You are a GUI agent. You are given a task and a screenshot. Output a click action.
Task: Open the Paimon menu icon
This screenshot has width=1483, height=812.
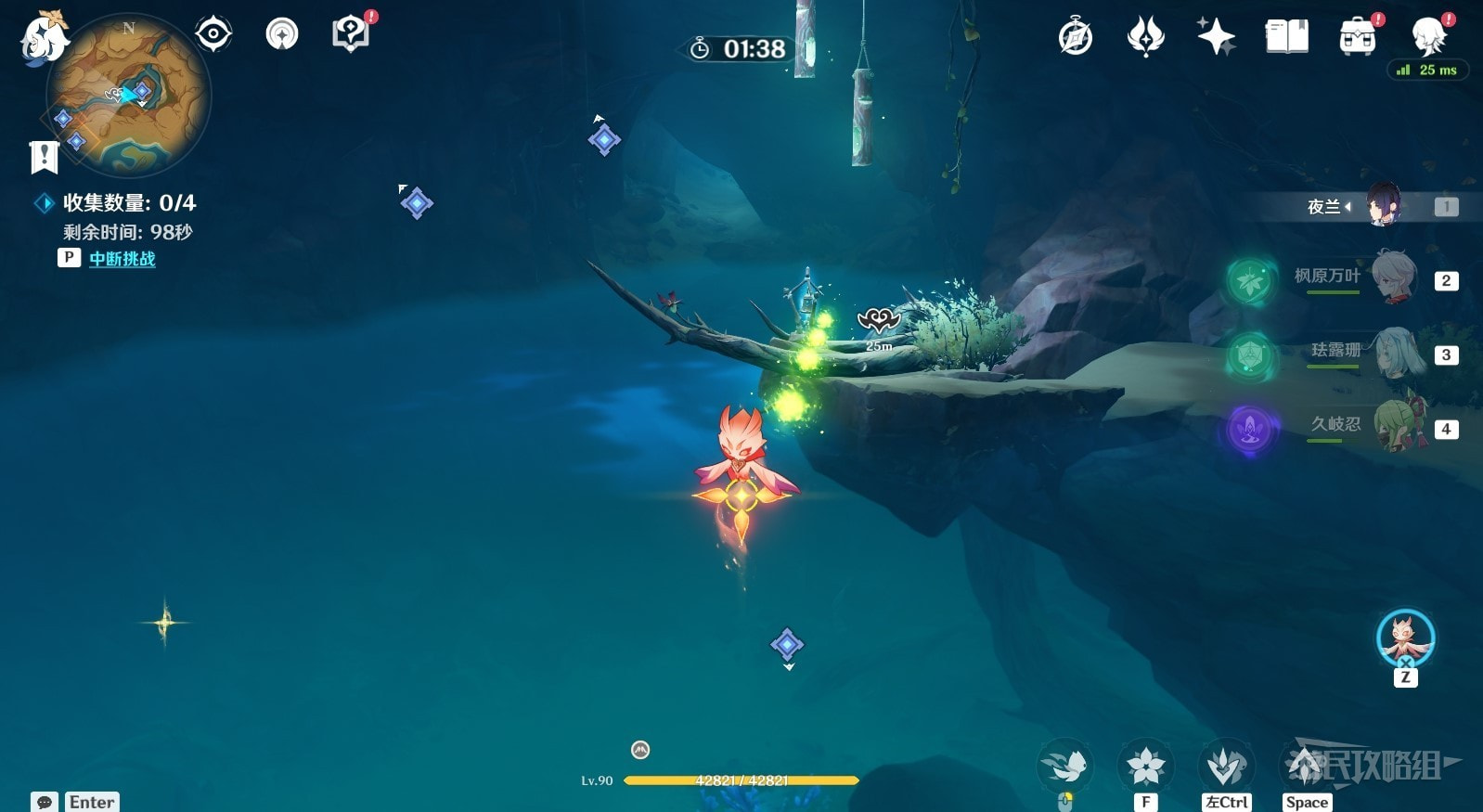[44, 37]
